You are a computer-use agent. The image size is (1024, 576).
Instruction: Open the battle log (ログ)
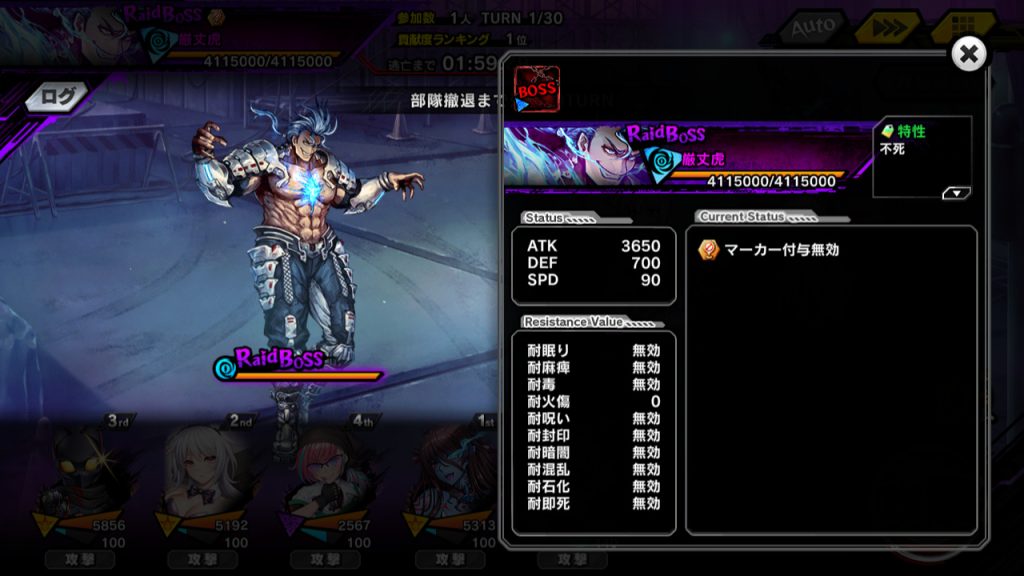click(58, 96)
